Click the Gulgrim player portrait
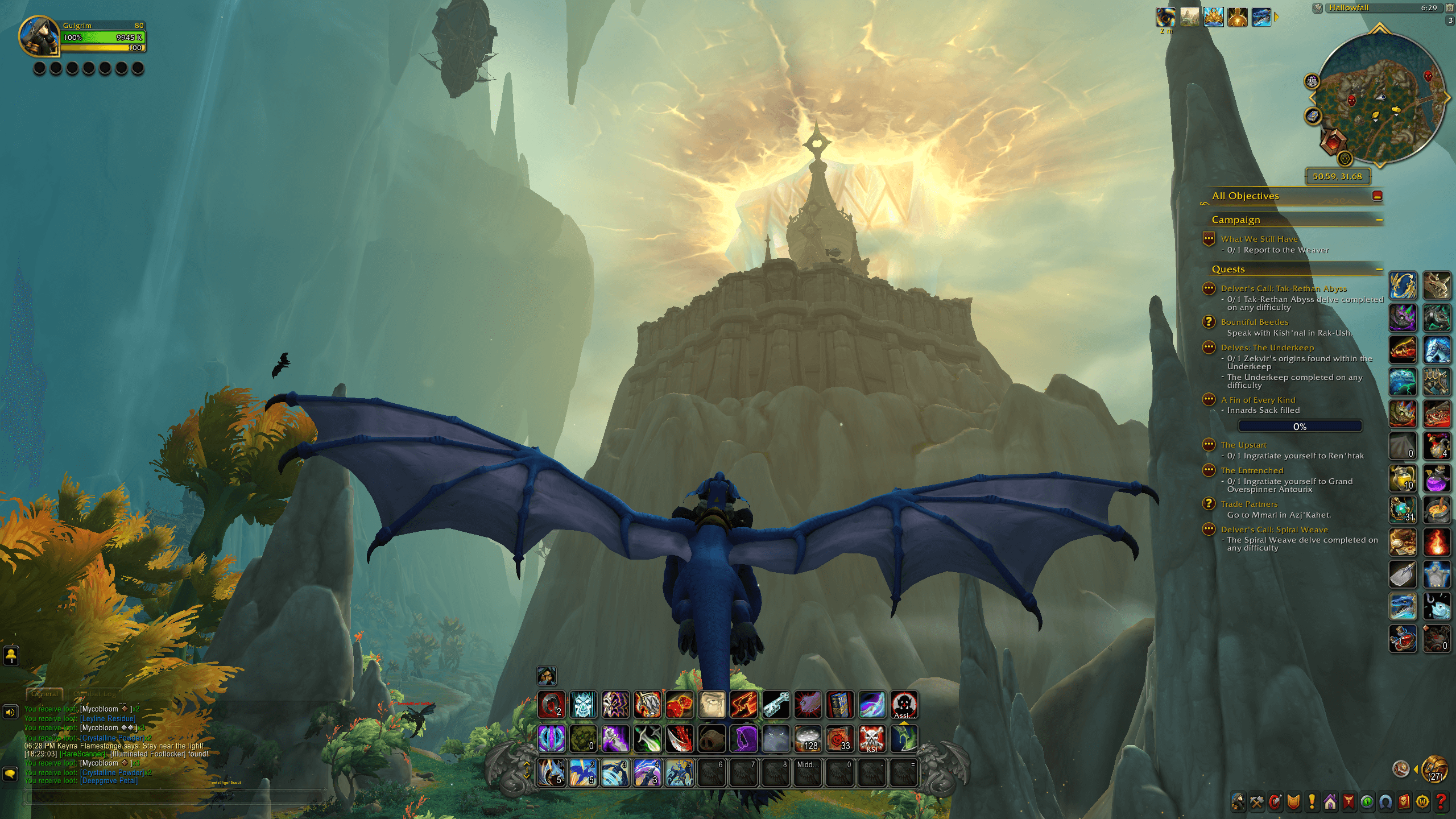 coord(39,36)
